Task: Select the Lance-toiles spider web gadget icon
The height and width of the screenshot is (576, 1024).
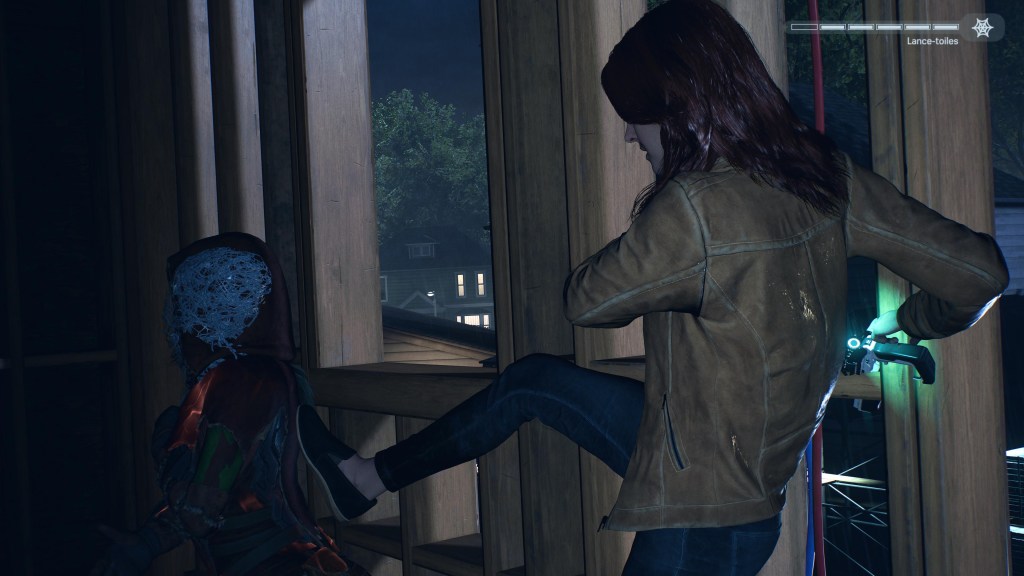Action: (x=982, y=27)
